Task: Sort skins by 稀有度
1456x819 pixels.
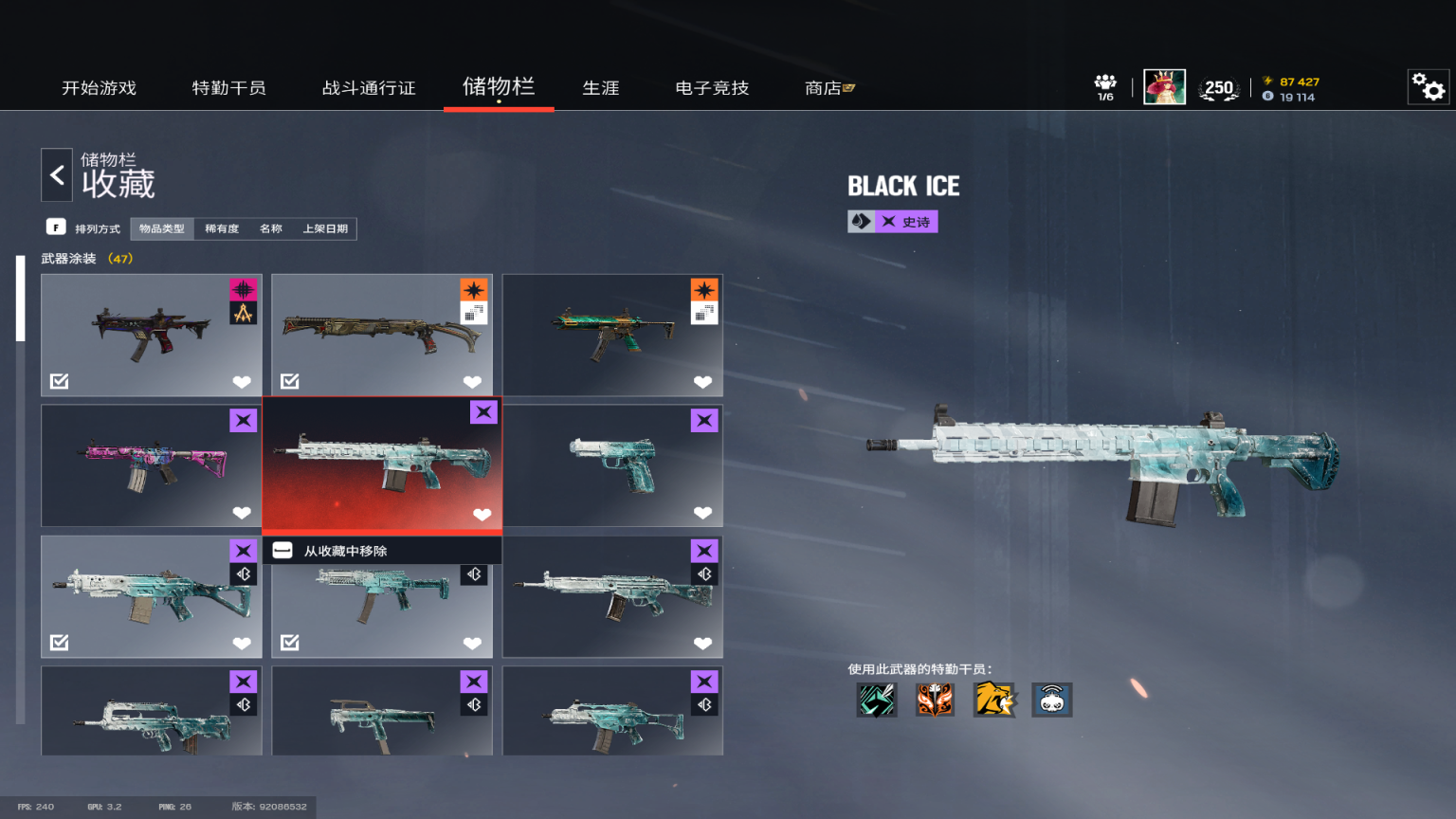Action: pos(222,228)
